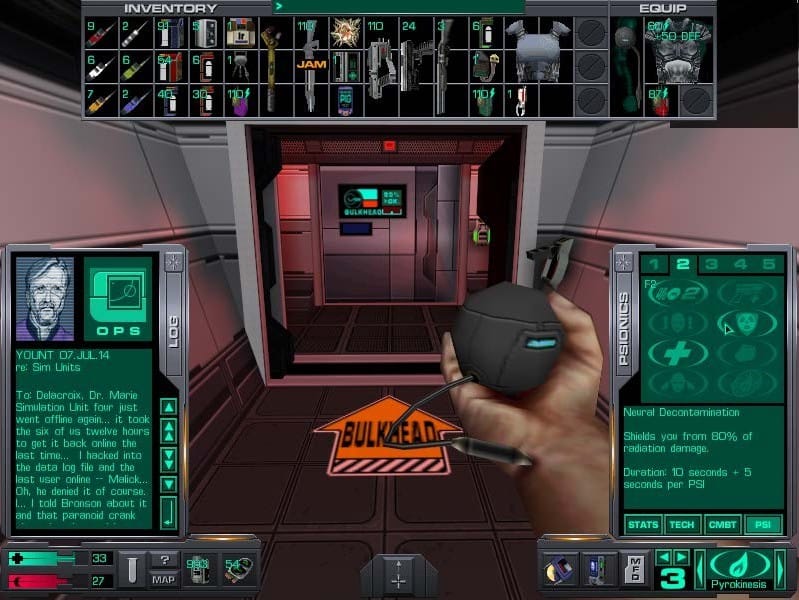Switch to psionics tier 3 tab
799x600 pixels.
click(x=711, y=265)
